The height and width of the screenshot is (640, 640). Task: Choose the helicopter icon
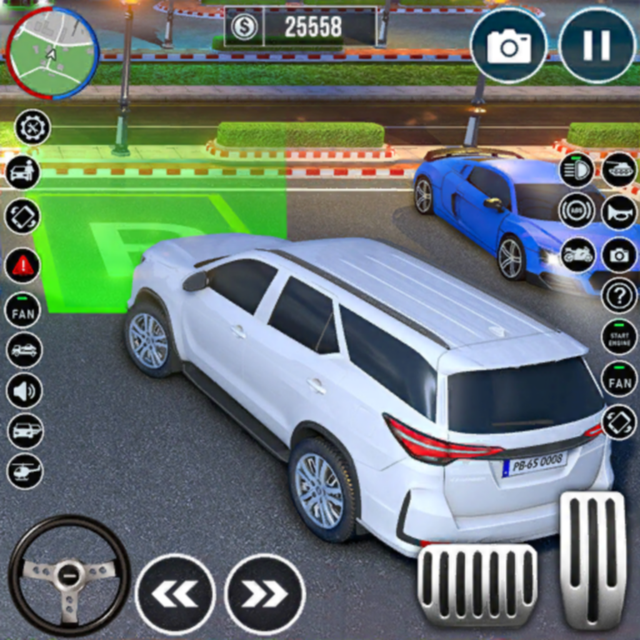coord(24,468)
